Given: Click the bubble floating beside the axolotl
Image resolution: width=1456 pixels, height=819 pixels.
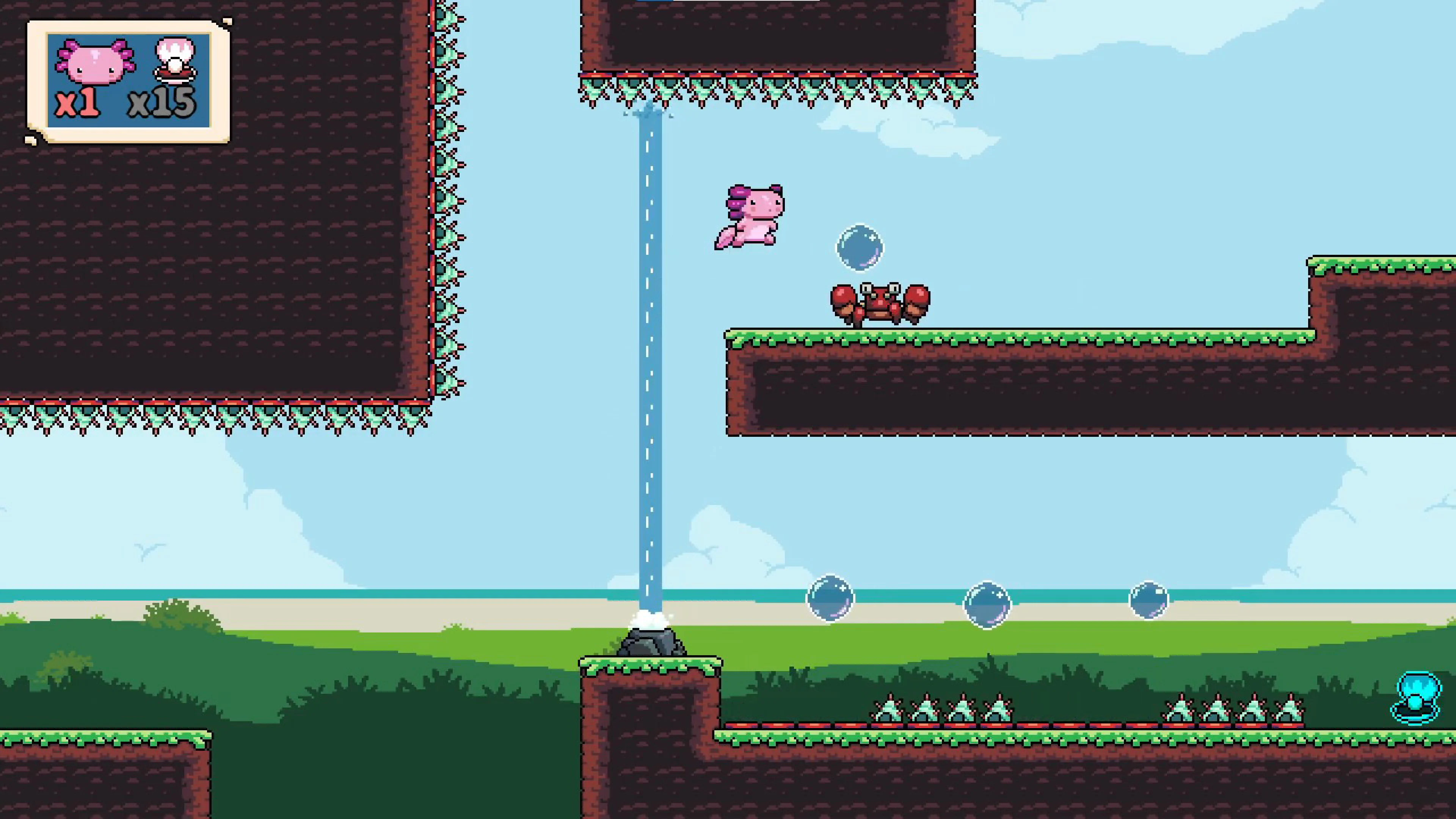Looking at the screenshot, I should [860, 247].
